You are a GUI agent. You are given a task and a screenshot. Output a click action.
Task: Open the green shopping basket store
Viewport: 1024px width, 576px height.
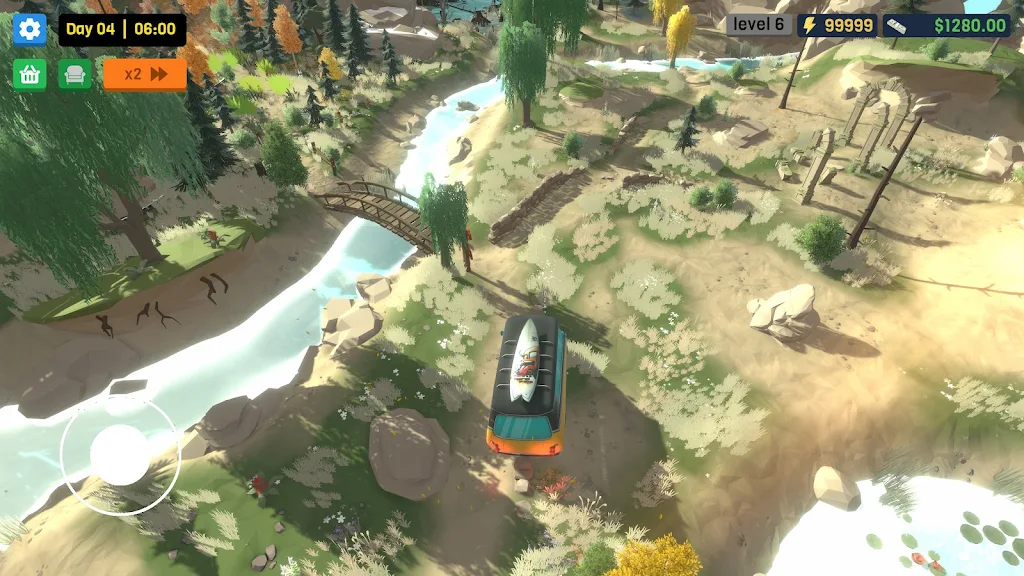pos(30,74)
